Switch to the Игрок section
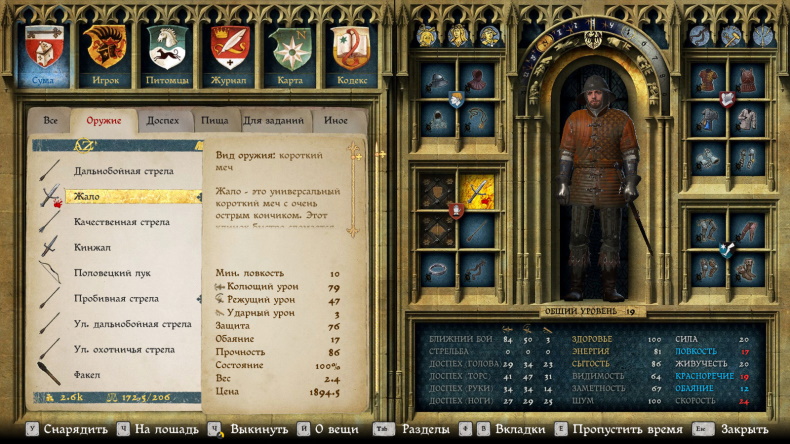Viewport: 790px width, 444px height. click(x=105, y=54)
